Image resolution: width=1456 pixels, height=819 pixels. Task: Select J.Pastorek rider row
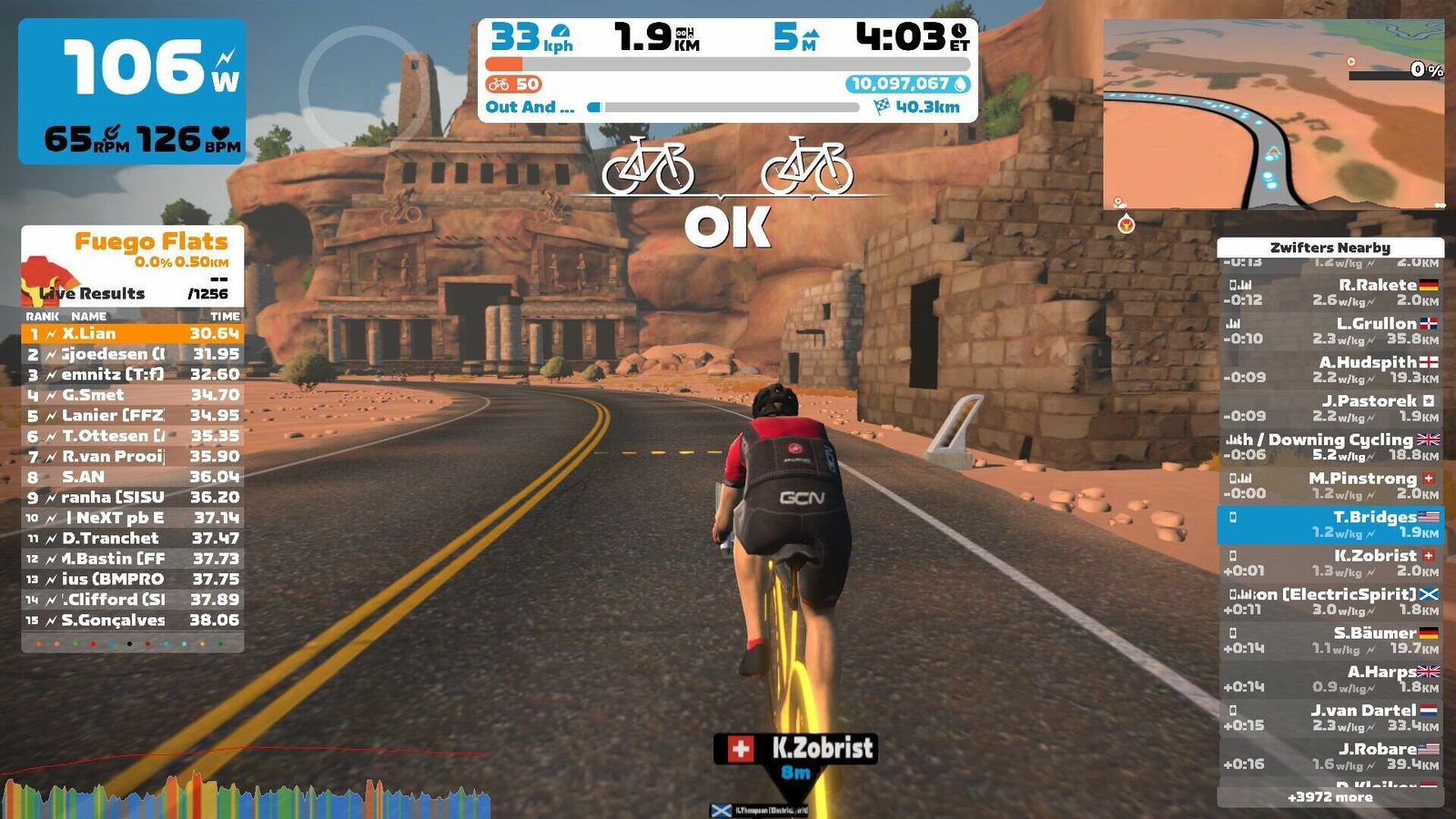tap(1330, 408)
